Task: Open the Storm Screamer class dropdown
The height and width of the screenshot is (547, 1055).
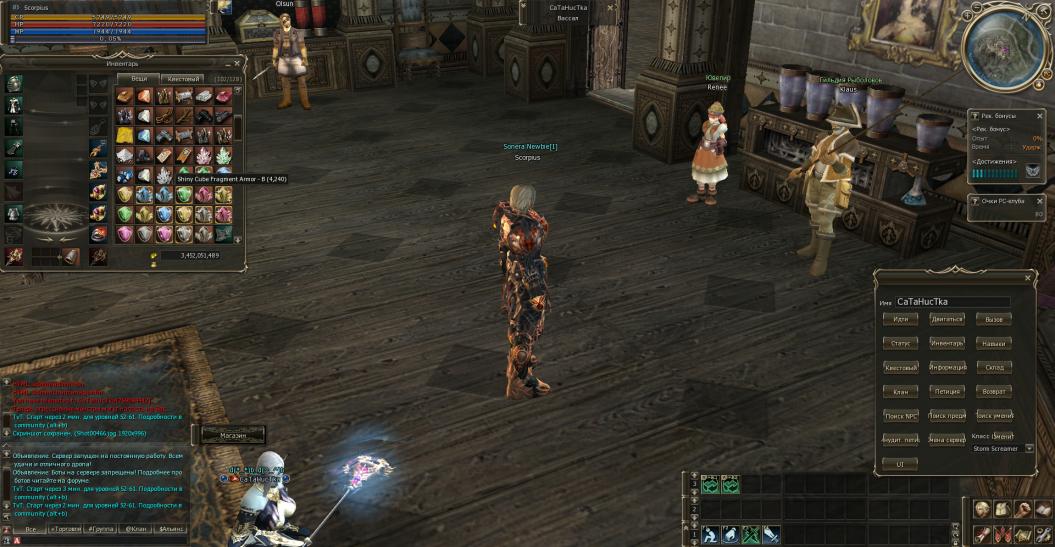Action: 1029,449
